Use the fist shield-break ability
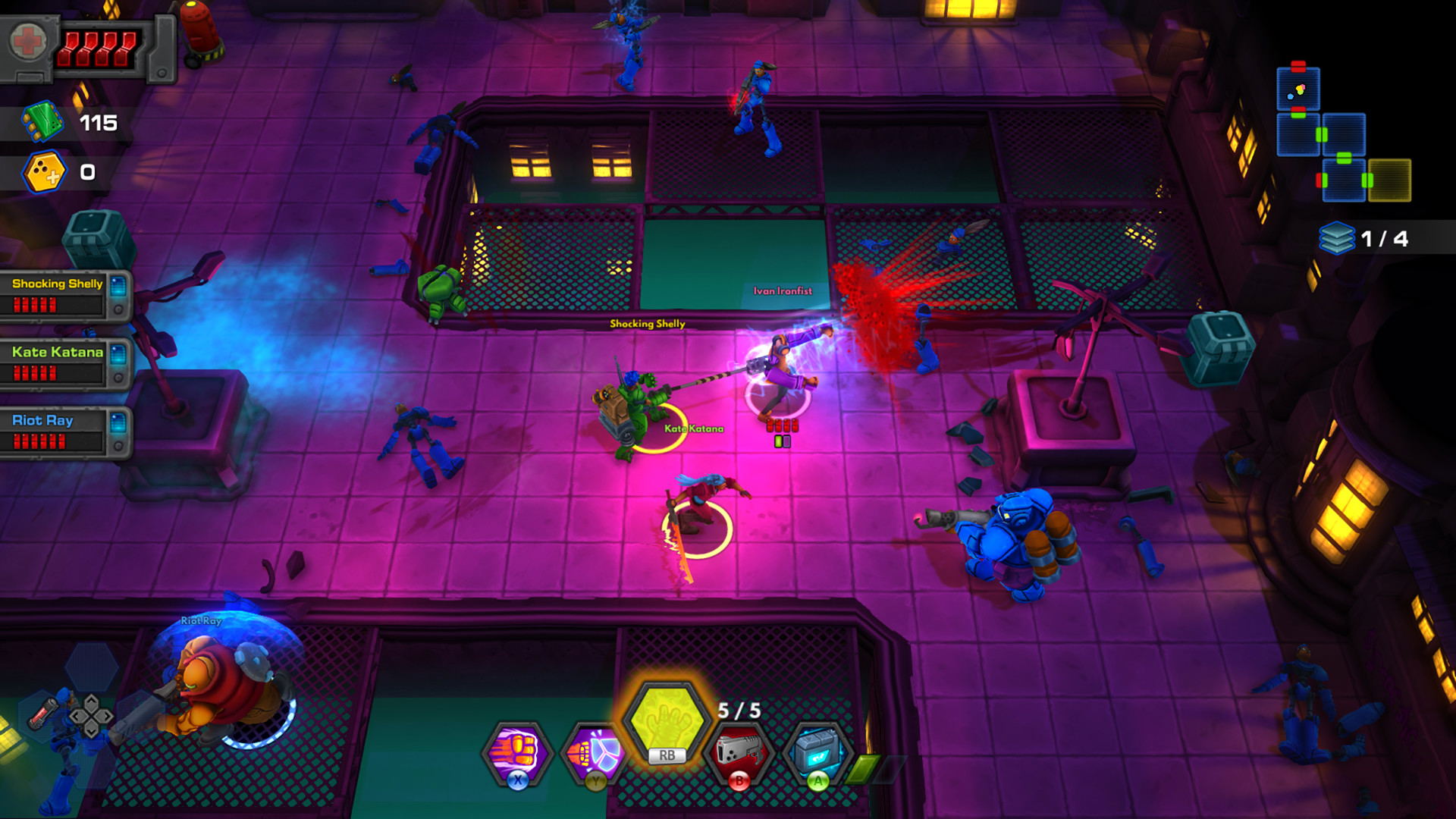Viewport: 1456px width, 819px height. 595,752
